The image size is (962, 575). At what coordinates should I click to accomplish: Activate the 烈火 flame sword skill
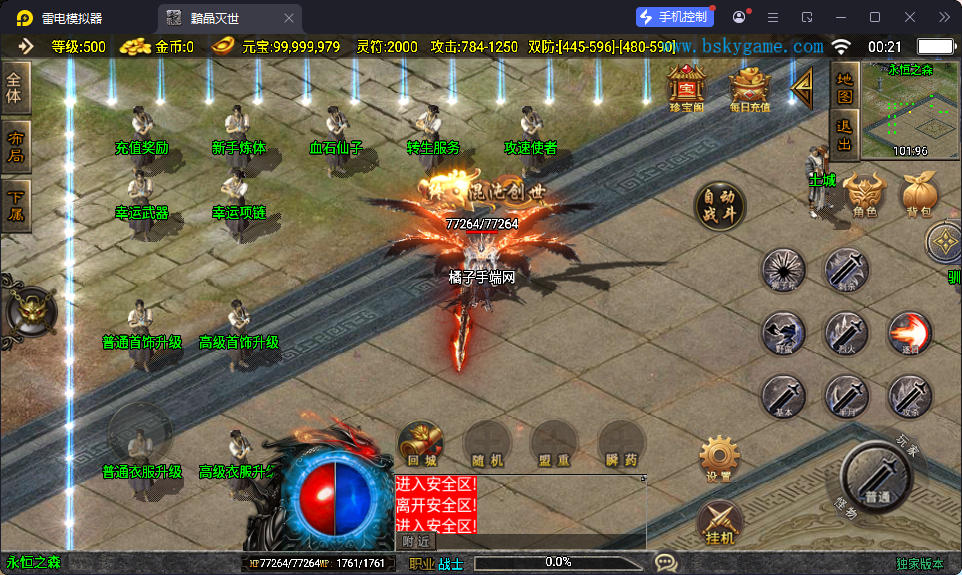coord(846,333)
